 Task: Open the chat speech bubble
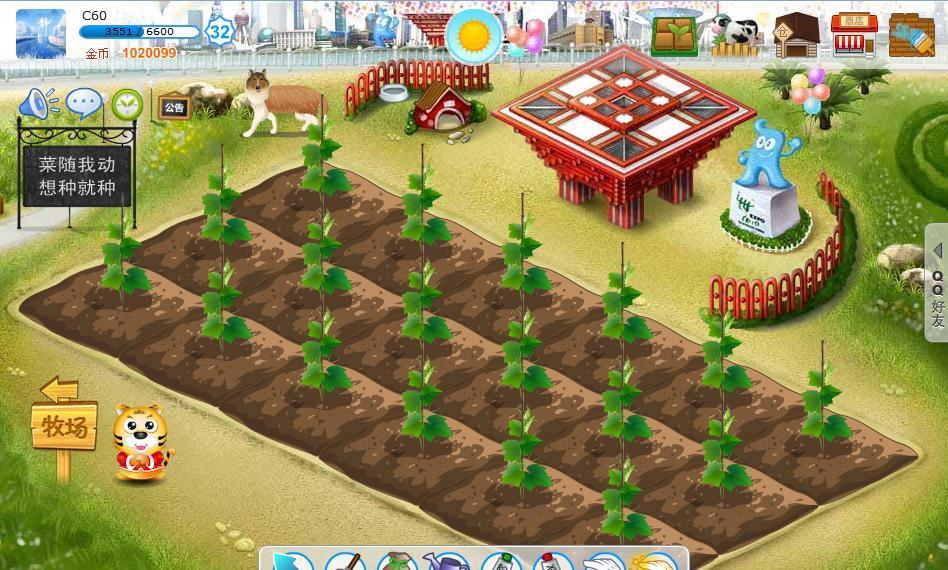84,103
